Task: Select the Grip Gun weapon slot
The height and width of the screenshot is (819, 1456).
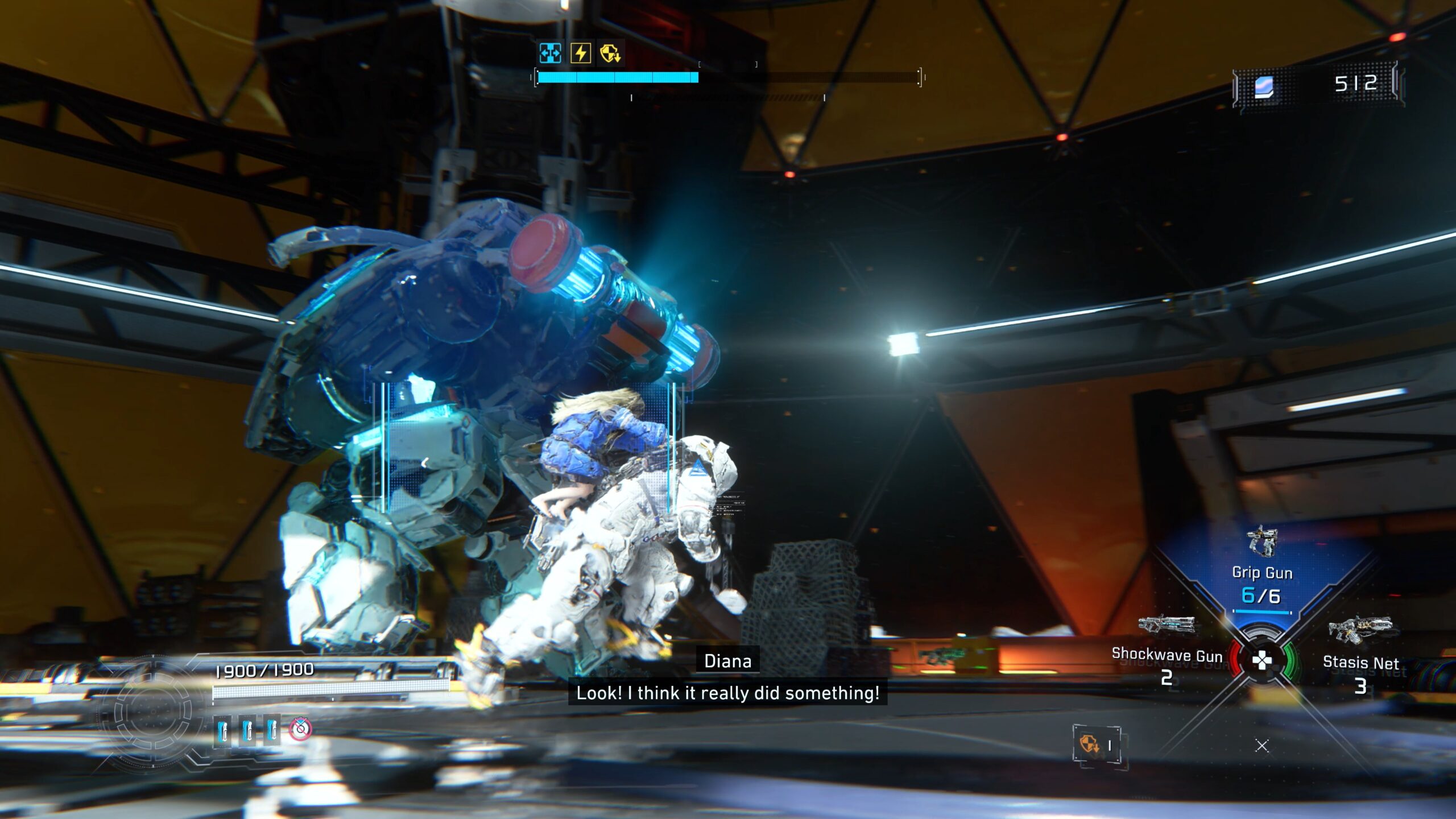Action: point(1261,572)
